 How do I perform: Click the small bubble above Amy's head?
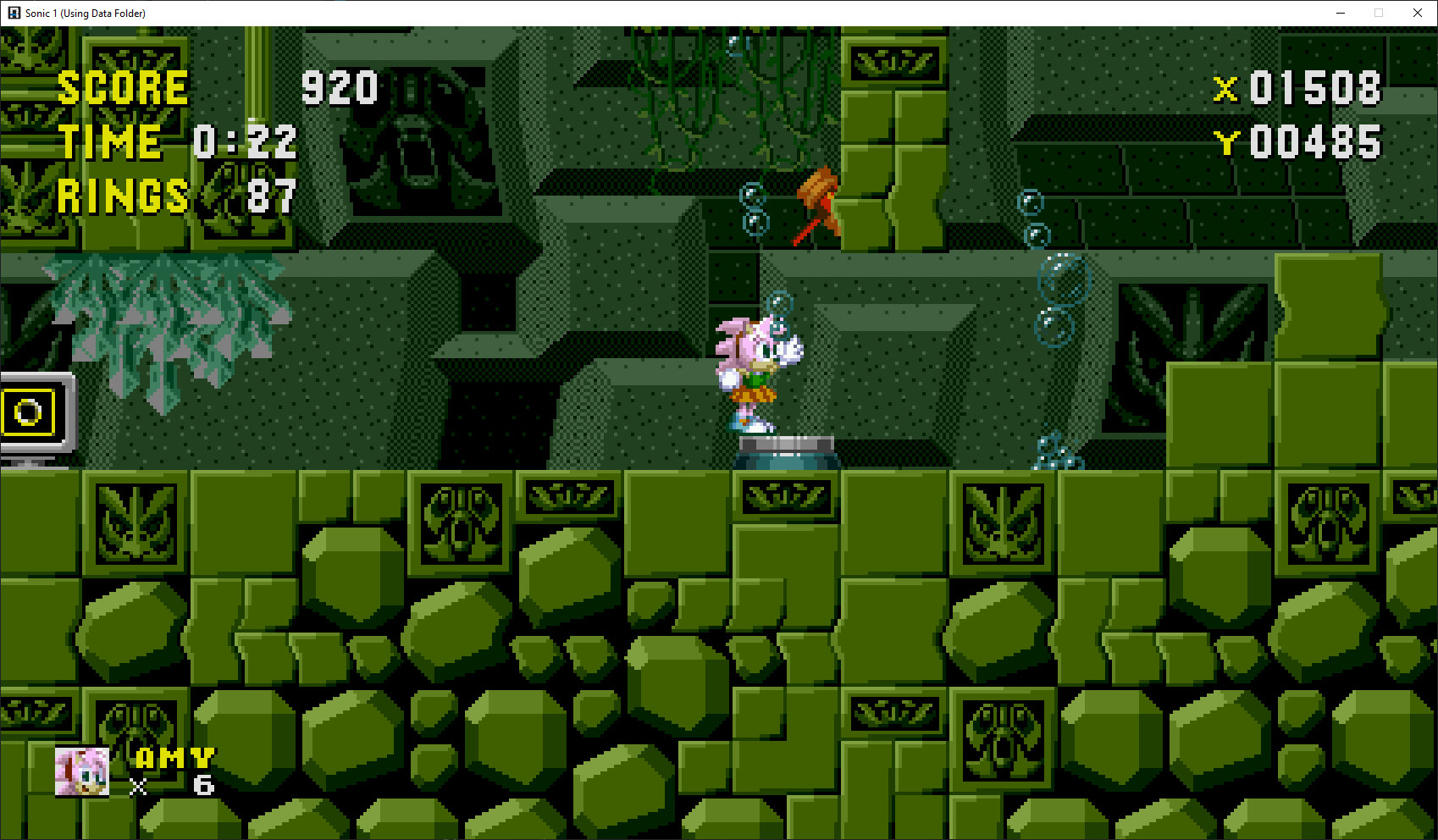(778, 302)
